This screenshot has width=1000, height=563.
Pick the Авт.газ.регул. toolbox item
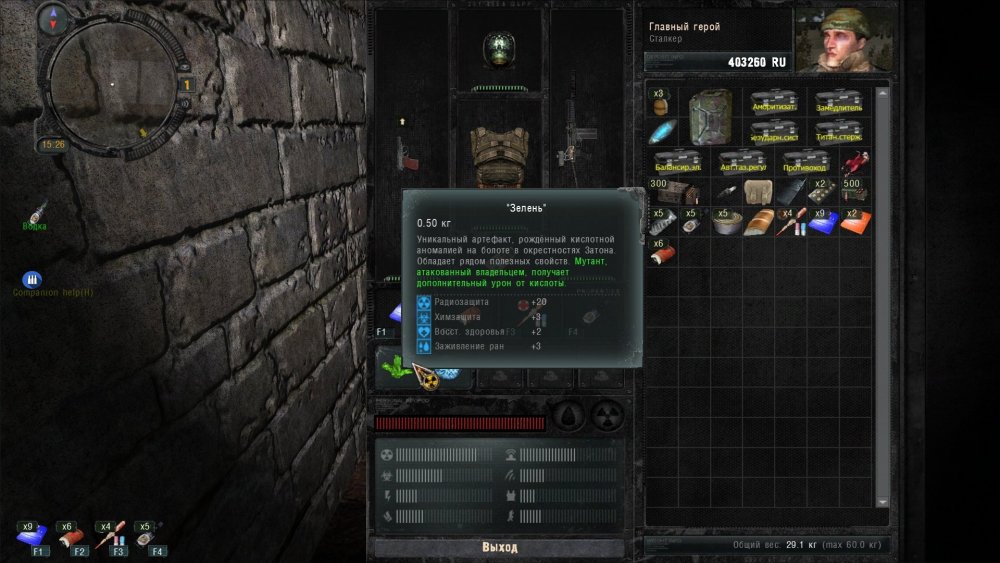pos(741,162)
